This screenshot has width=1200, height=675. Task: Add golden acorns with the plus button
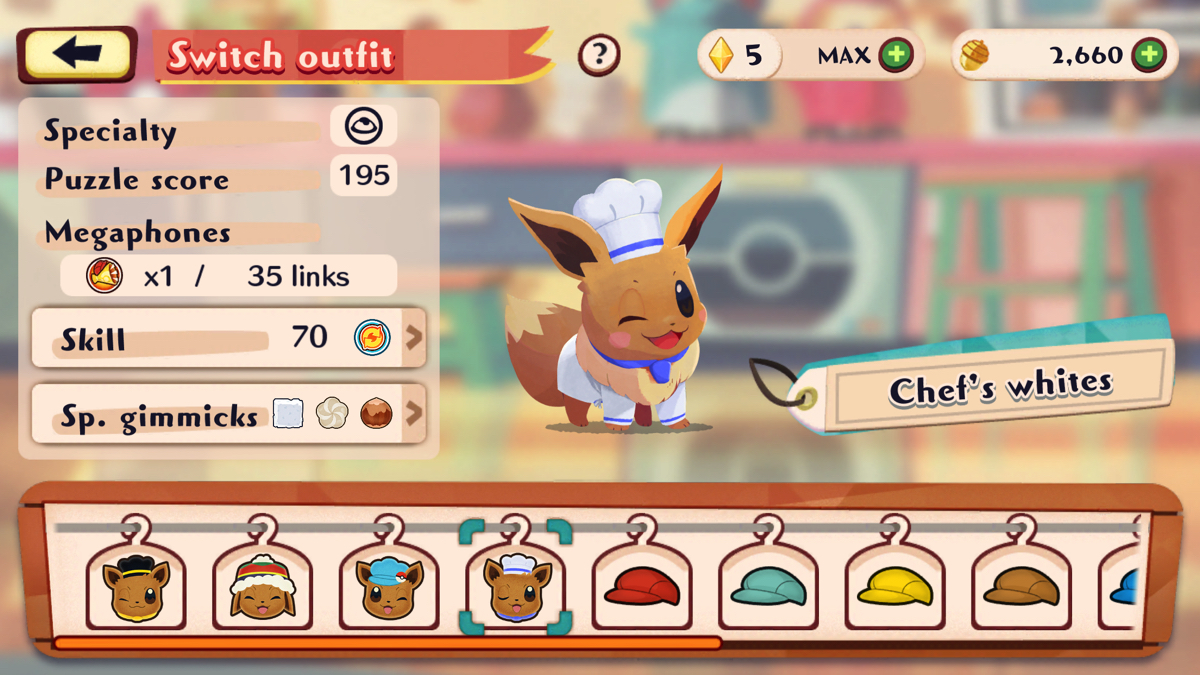(x=1149, y=56)
